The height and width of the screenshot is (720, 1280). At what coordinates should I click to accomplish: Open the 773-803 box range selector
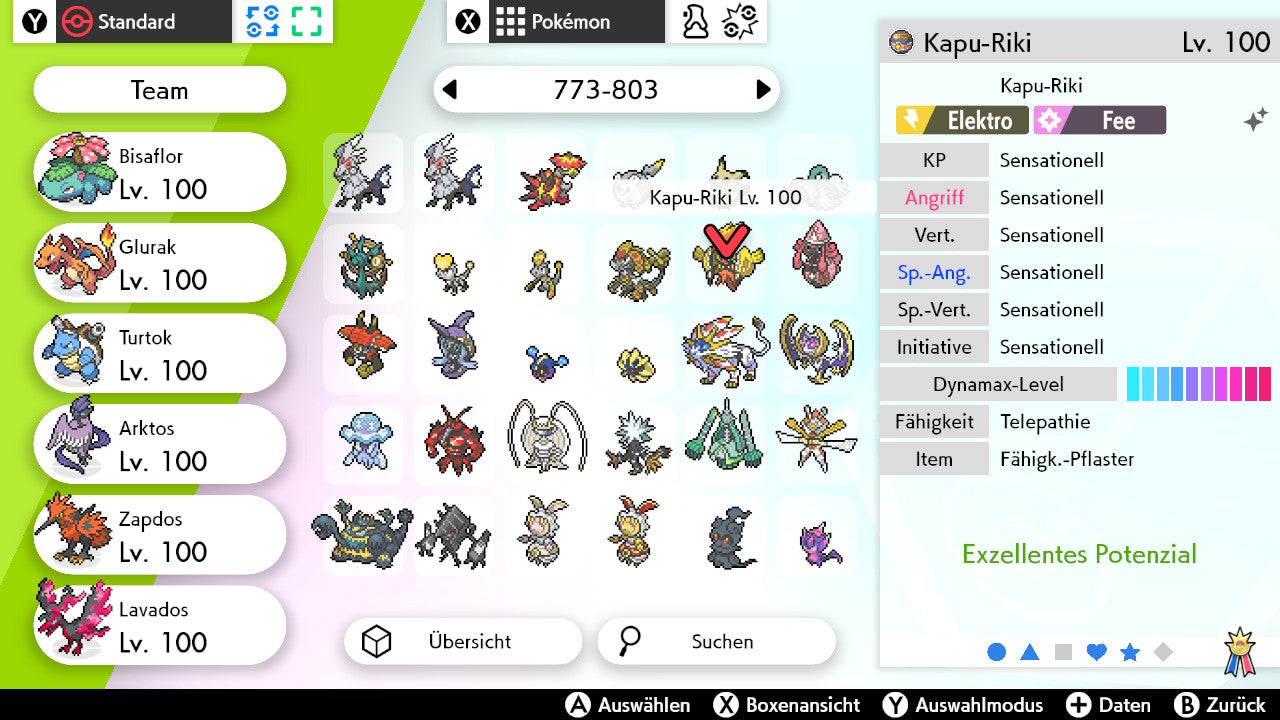(x=607, y=90)
